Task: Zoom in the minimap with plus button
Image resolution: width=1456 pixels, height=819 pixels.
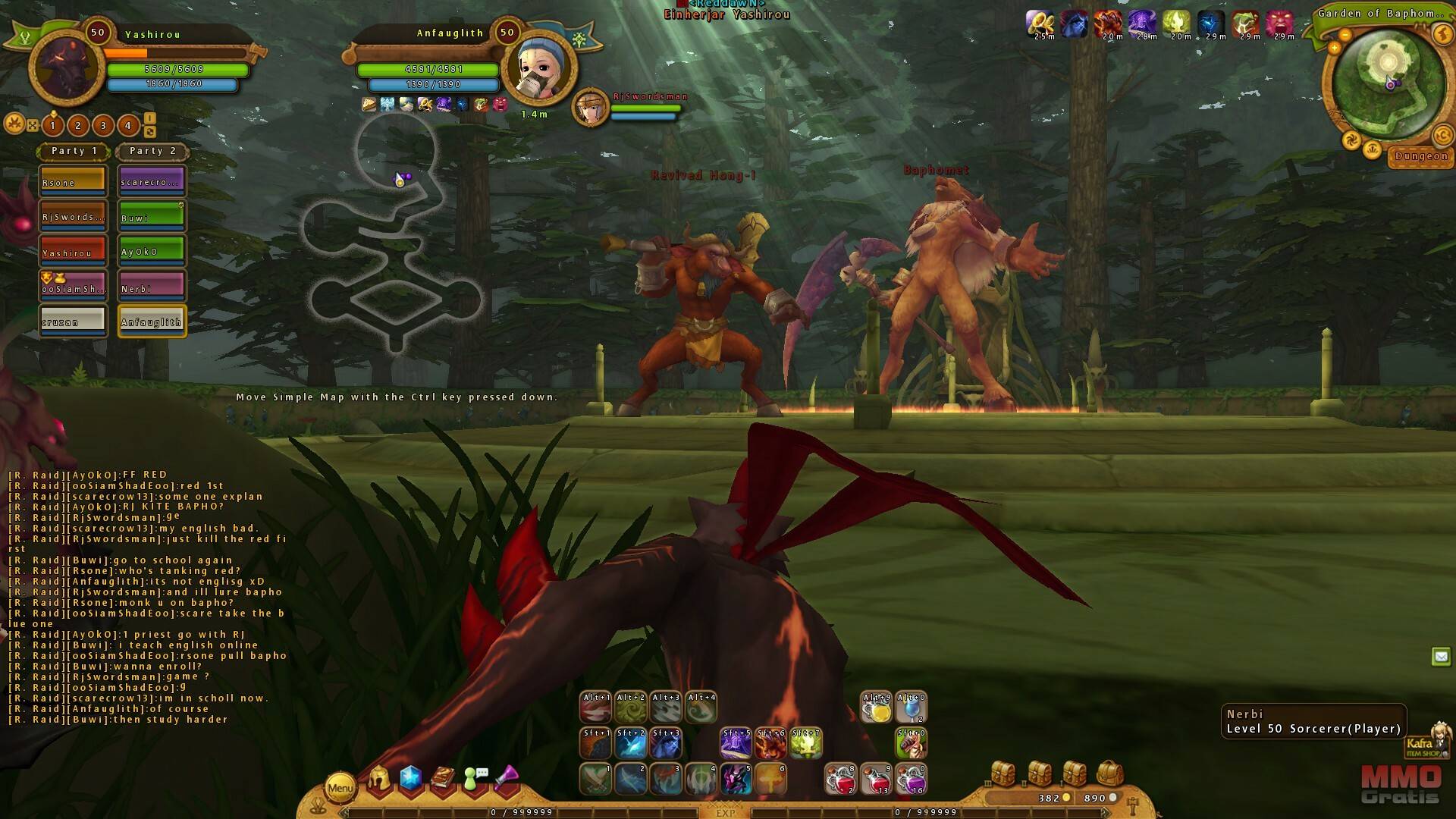Action: (x=1335, y=49)
